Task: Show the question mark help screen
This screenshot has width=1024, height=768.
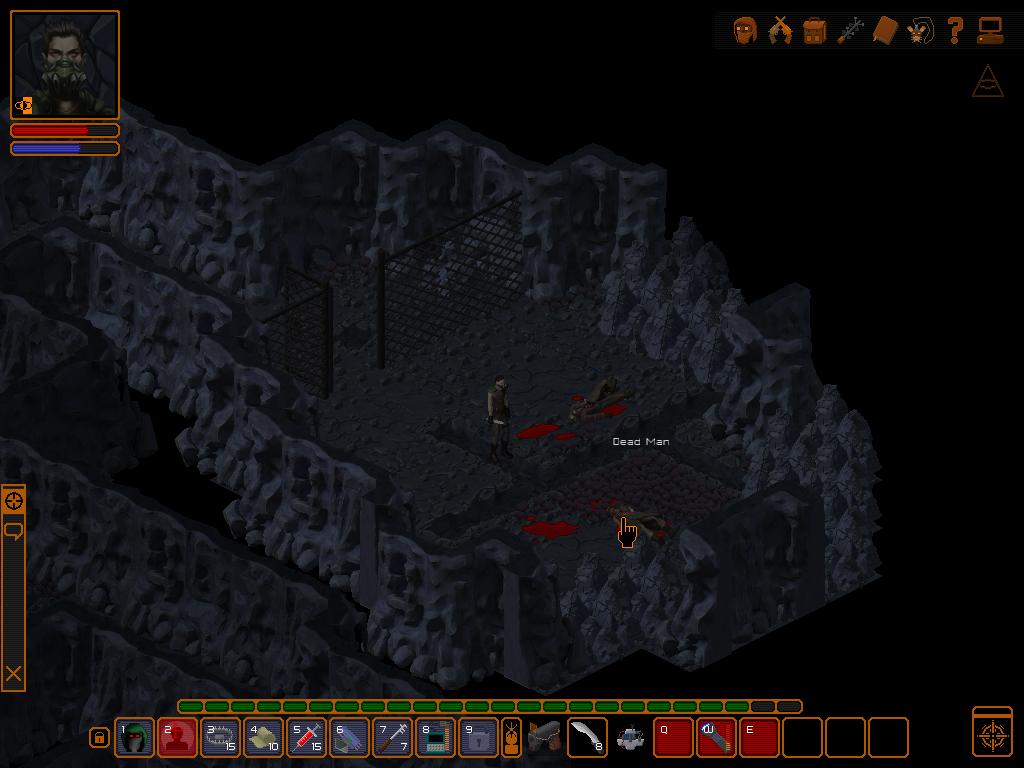Action: (955, 30)
